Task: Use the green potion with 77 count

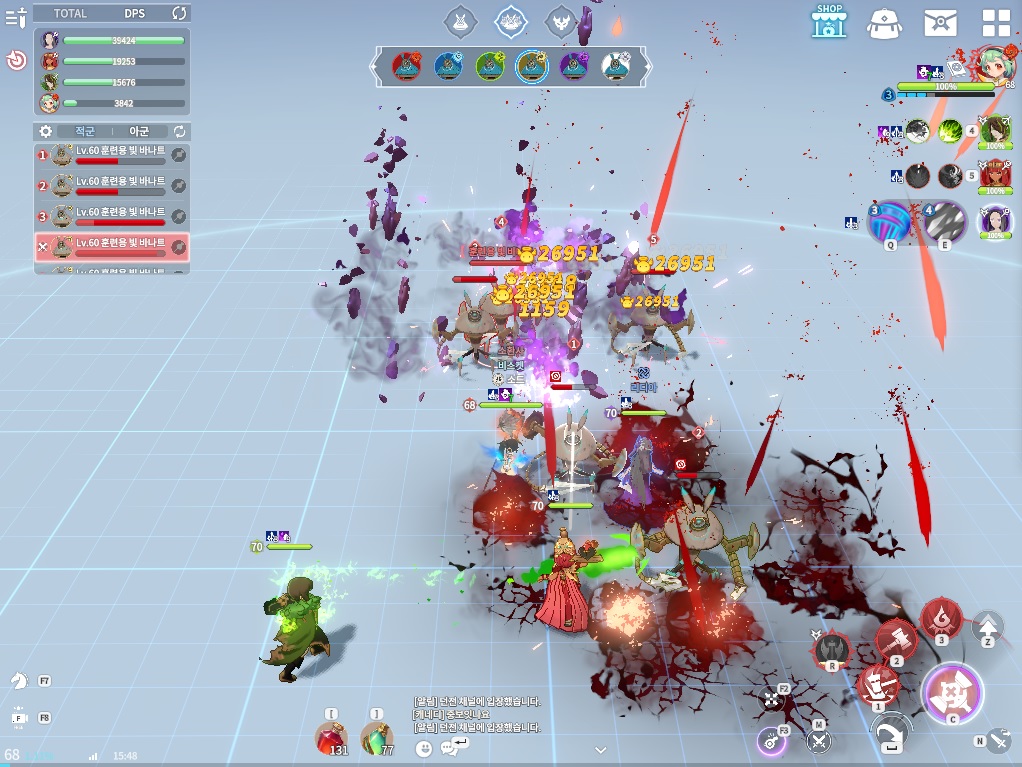Action: click(377, 739)
